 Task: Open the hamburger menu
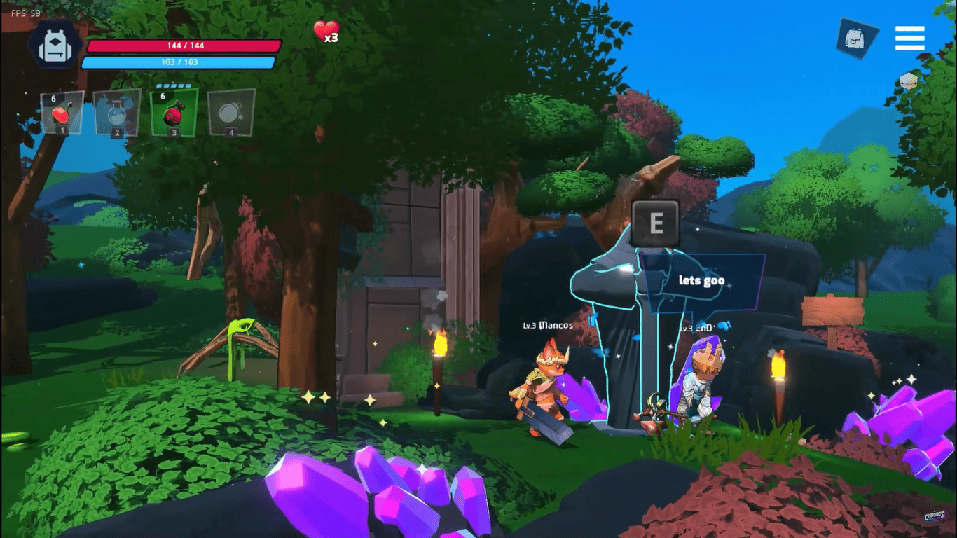tap(909, 38)
